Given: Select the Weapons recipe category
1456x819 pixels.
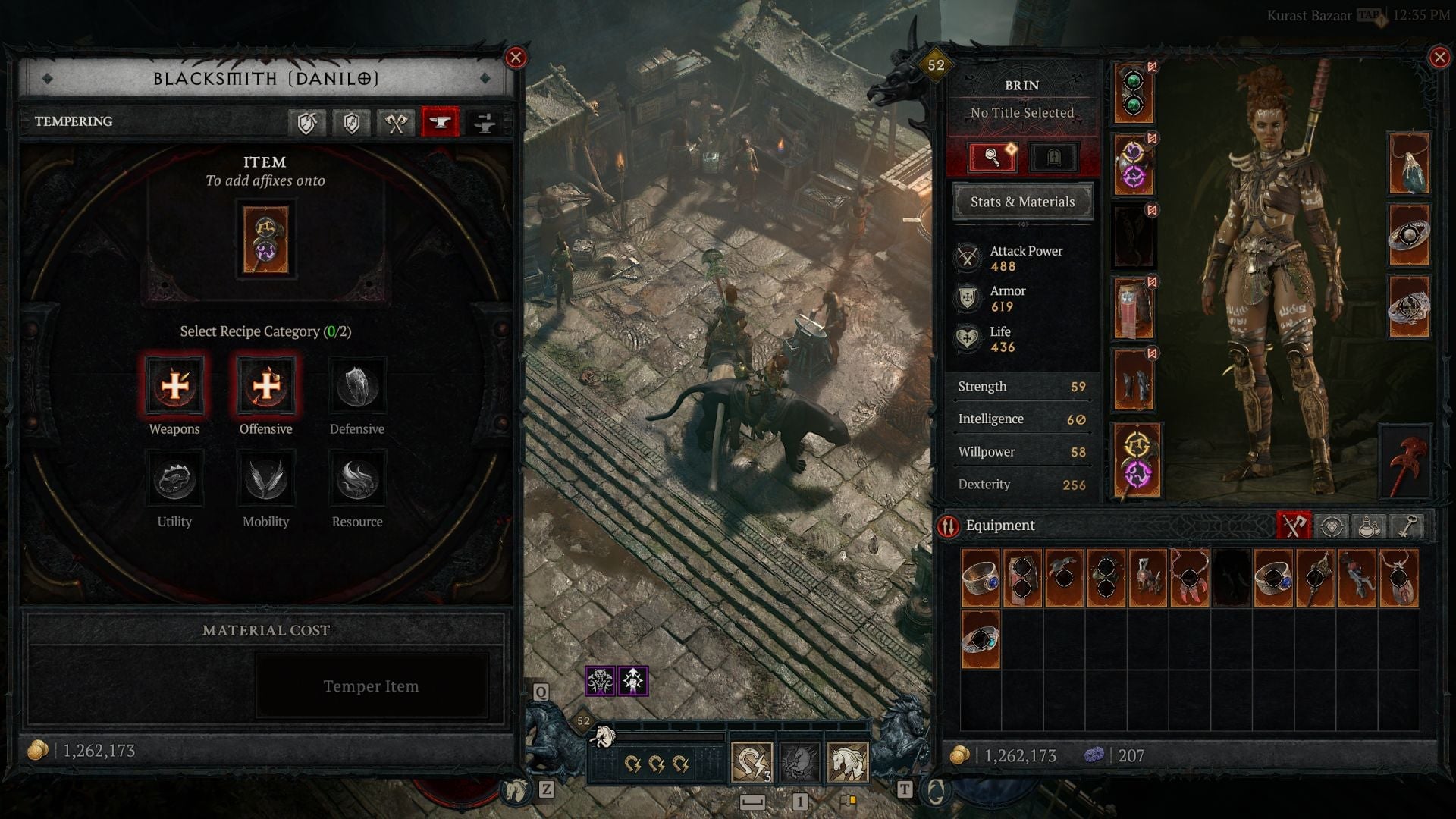Looking at the screenshot, I should [174, 388].
